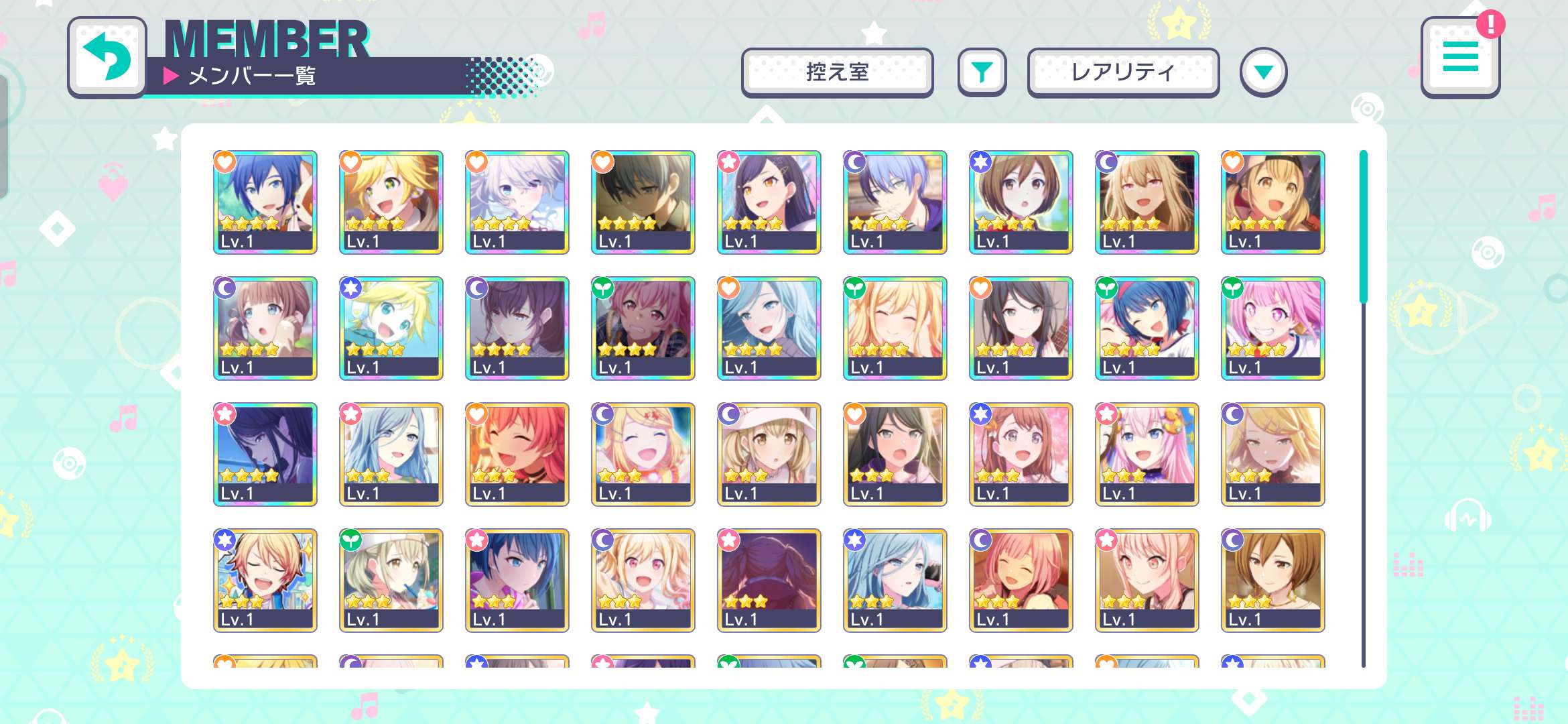The image size is (1568, 724).
Task: Choose the pink-haired girl with orange hair bow
Action: pyautogui.click(x=1147, y=454)
